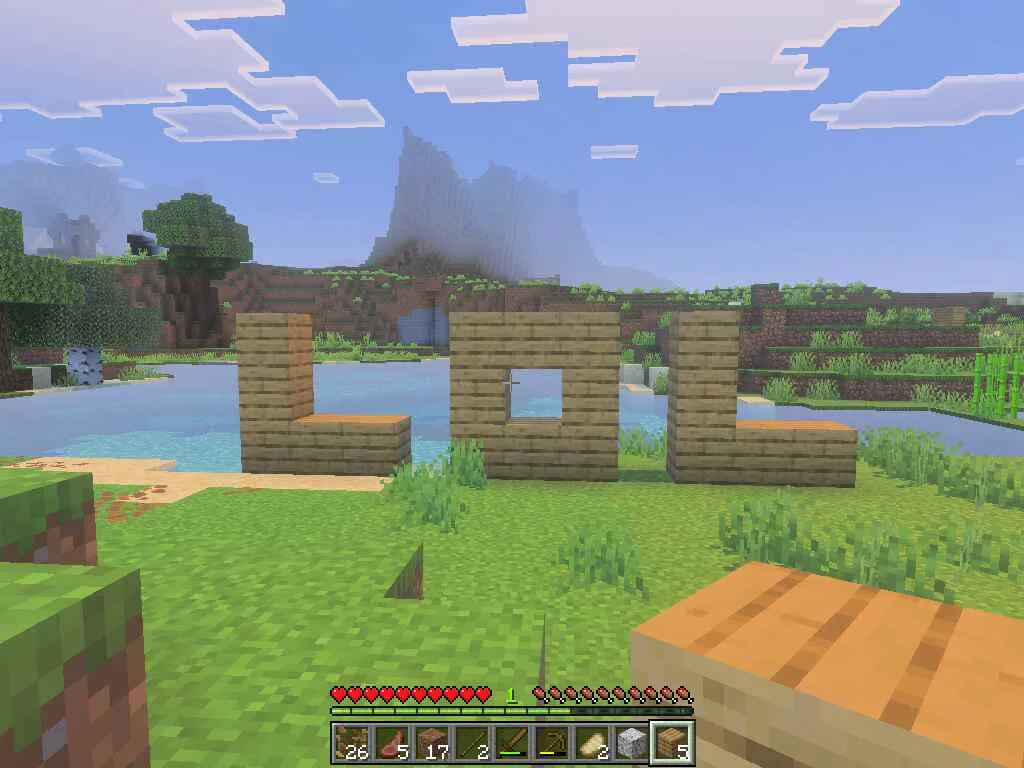Select the sticks in the hotbar
1024x768 pixels.
pyautogui.click(x=472, y=742)
